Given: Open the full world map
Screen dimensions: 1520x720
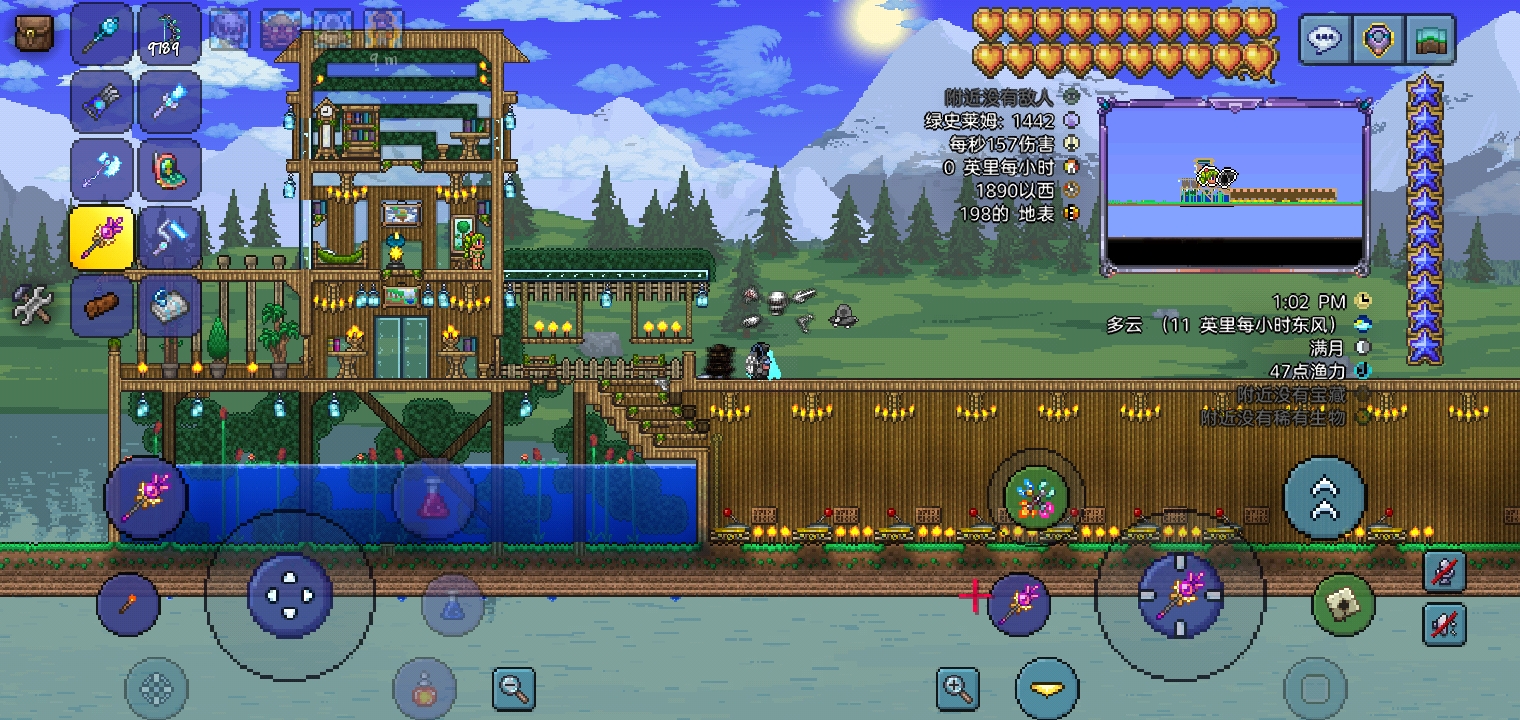Looking at the screenshot, I should point(1430,40).
